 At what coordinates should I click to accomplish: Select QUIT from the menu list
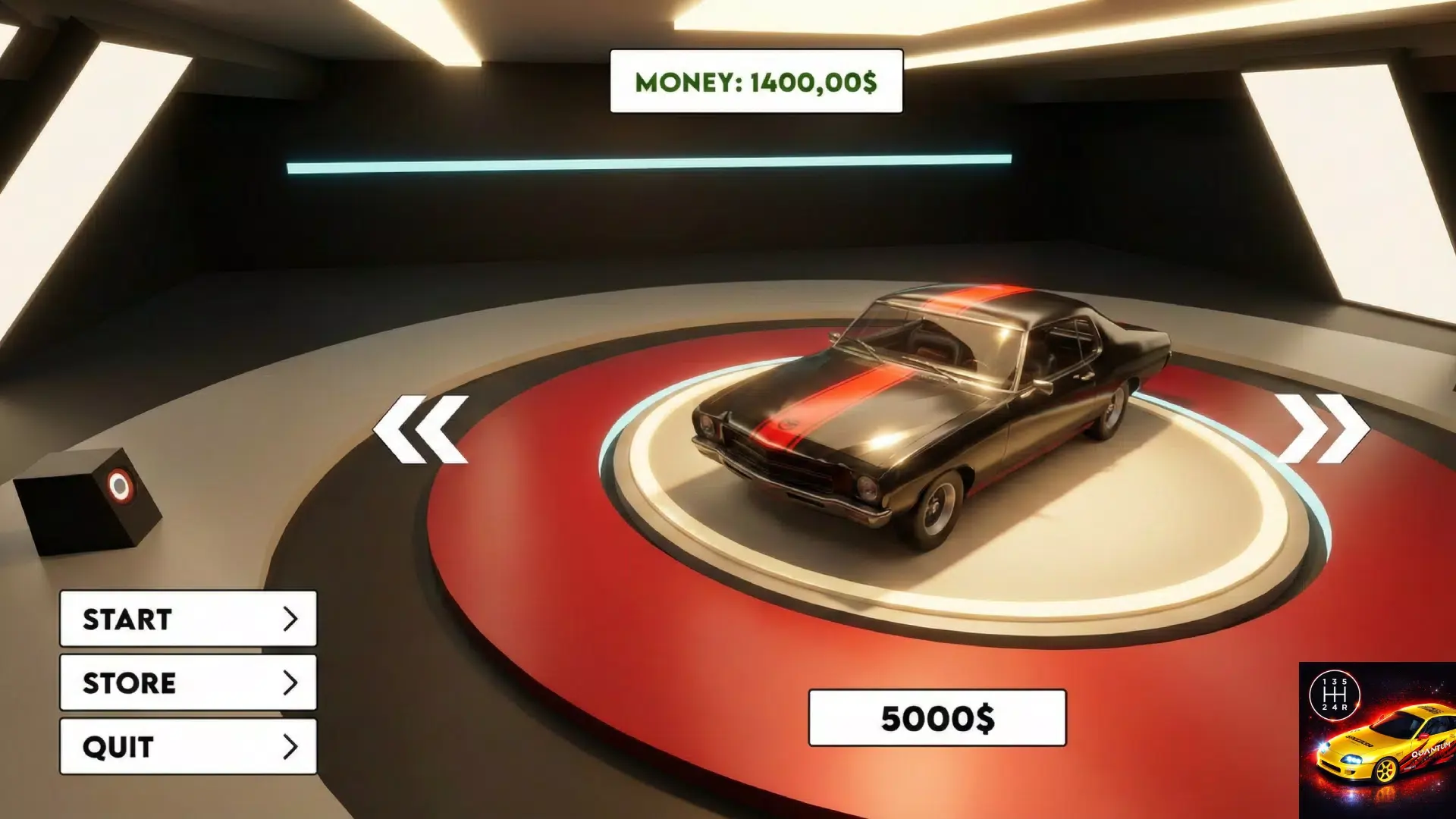(187, 746)
